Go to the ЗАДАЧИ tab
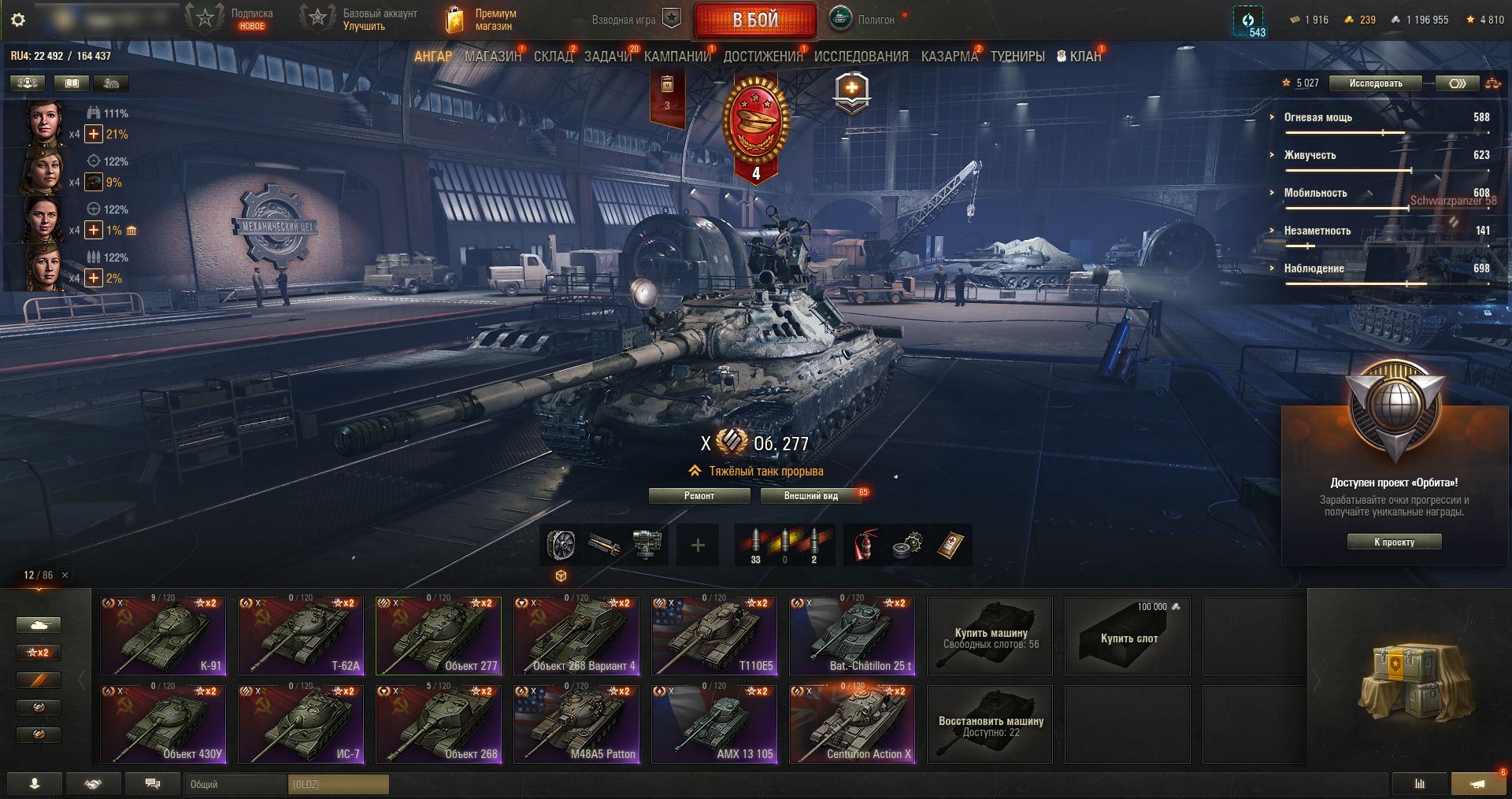This screenshot has height=799, width=1512. (608, 57)
